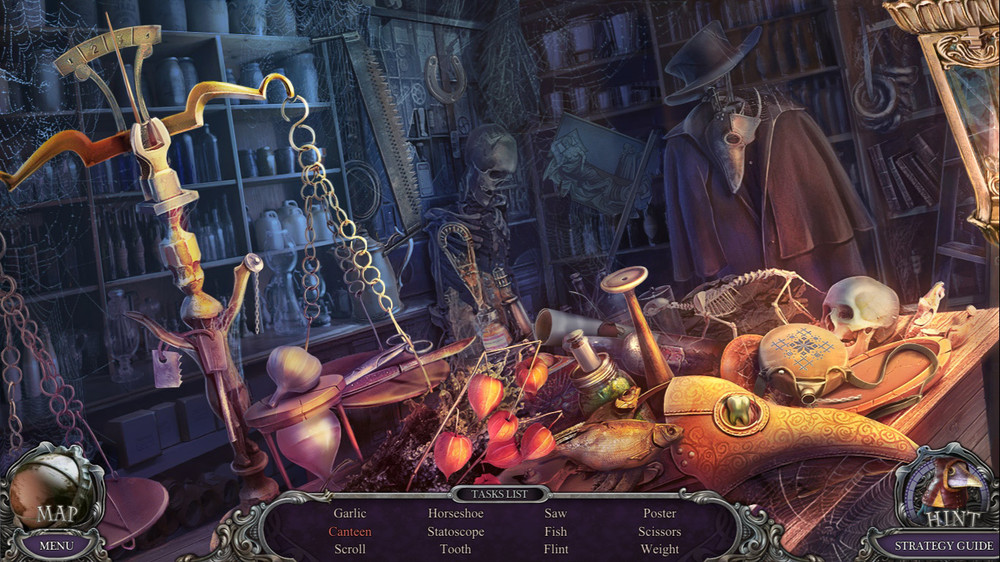Open the Menu button

[x=56, y=546]
